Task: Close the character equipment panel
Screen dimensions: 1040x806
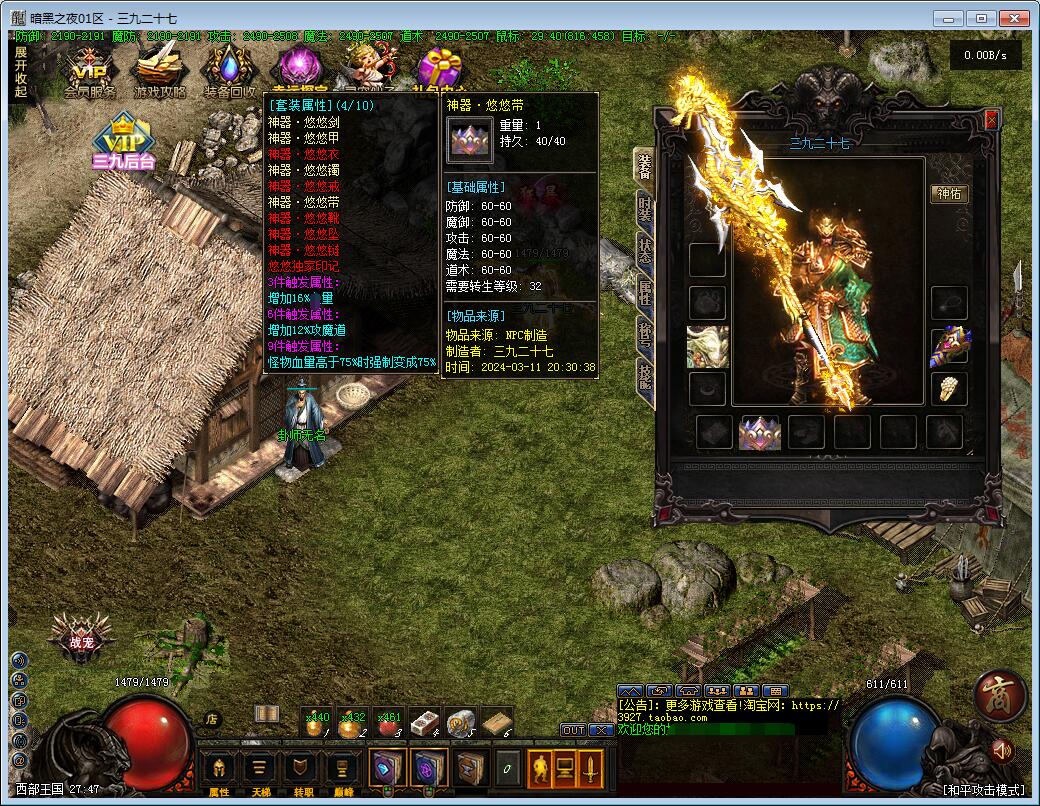Action: click(991, 120)
